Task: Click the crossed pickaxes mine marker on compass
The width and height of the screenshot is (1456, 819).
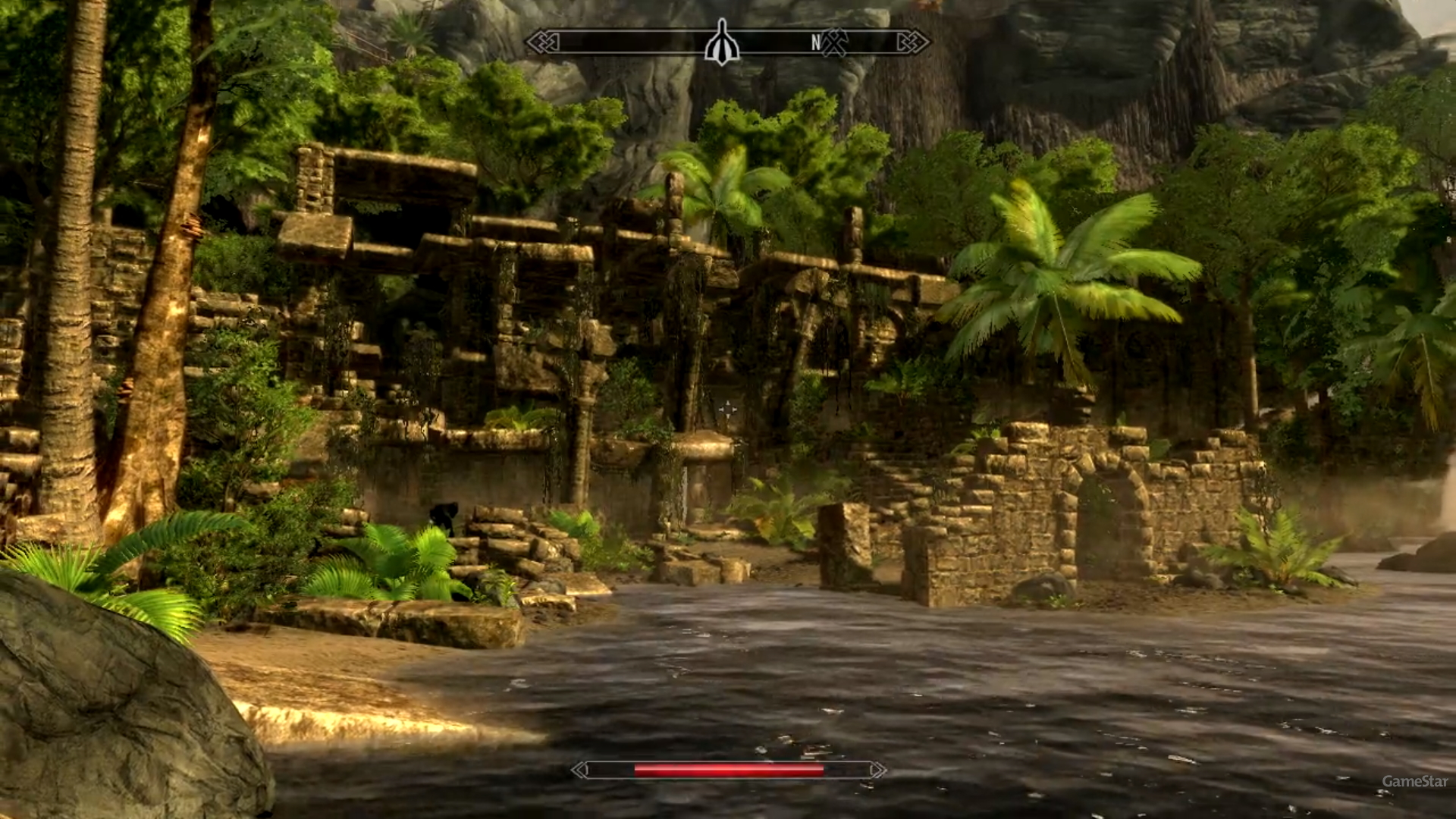Action: [834, 42]
